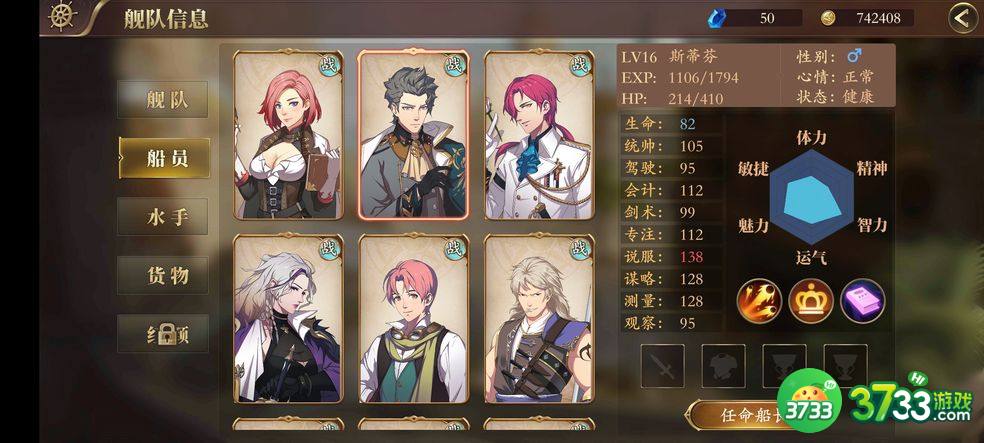Open the ship wheel menu icon
This screenshot has width=984, height=443.
tap(63, 17)
